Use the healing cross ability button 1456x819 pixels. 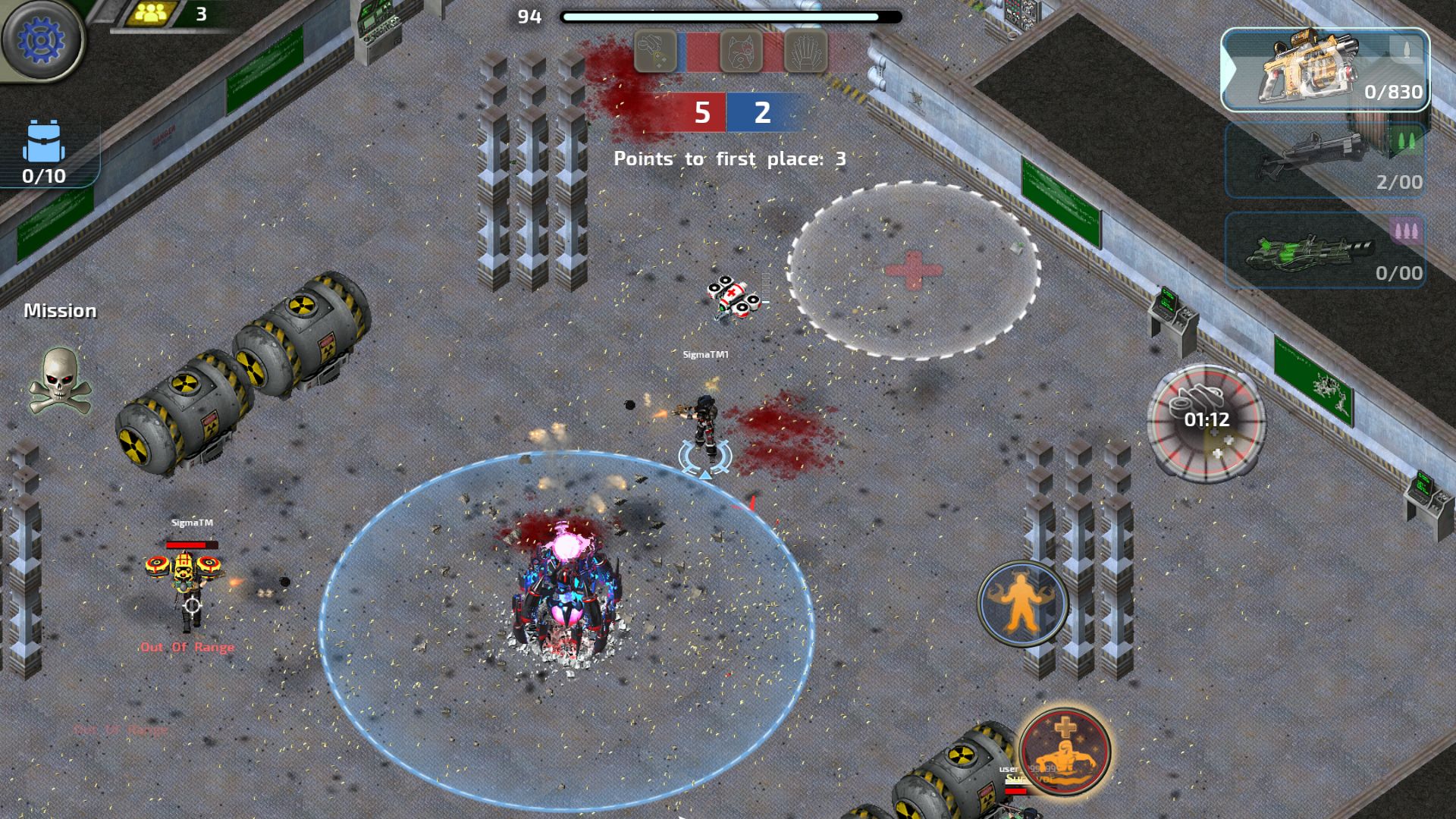pyautogui.click(x=1065, y=751)
